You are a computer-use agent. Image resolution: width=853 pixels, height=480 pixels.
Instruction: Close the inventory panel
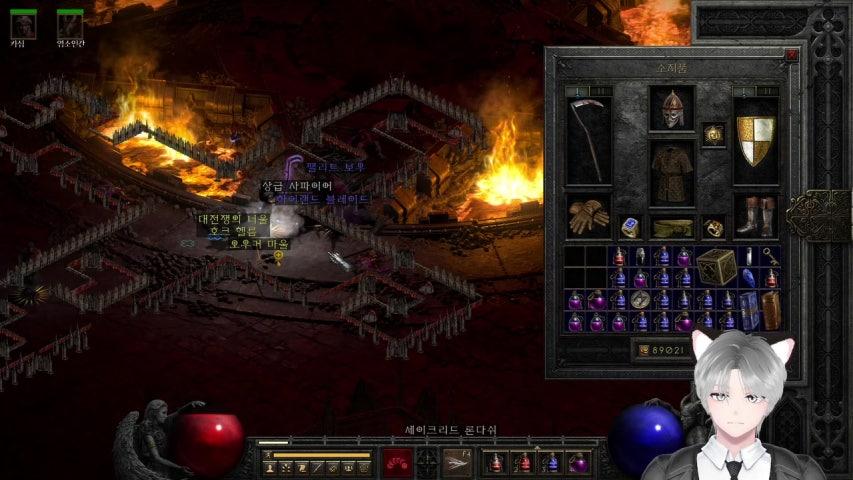[791, 56]
